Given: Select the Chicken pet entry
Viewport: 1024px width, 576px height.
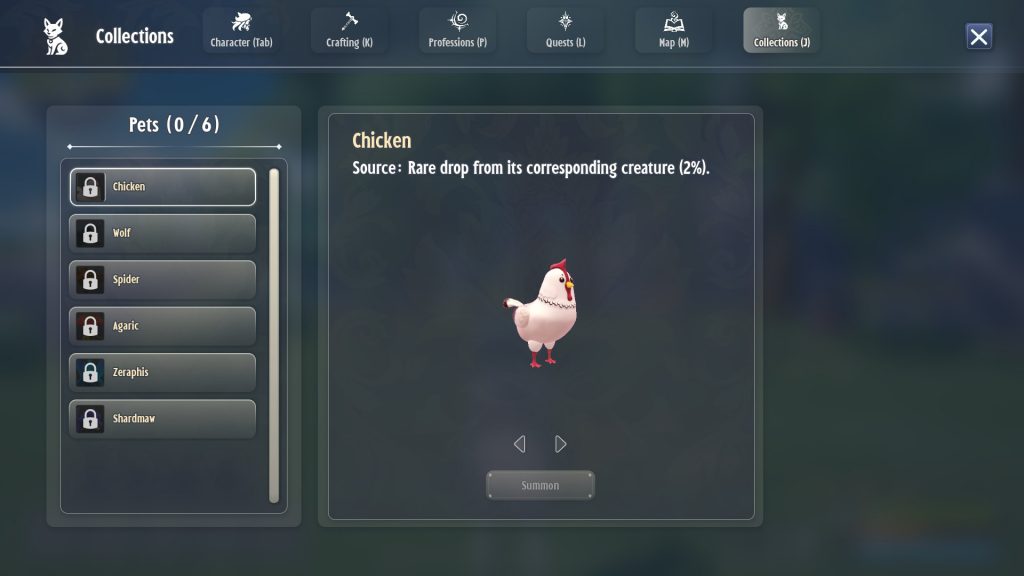Looking at the screenshot, I should point(162,187).
